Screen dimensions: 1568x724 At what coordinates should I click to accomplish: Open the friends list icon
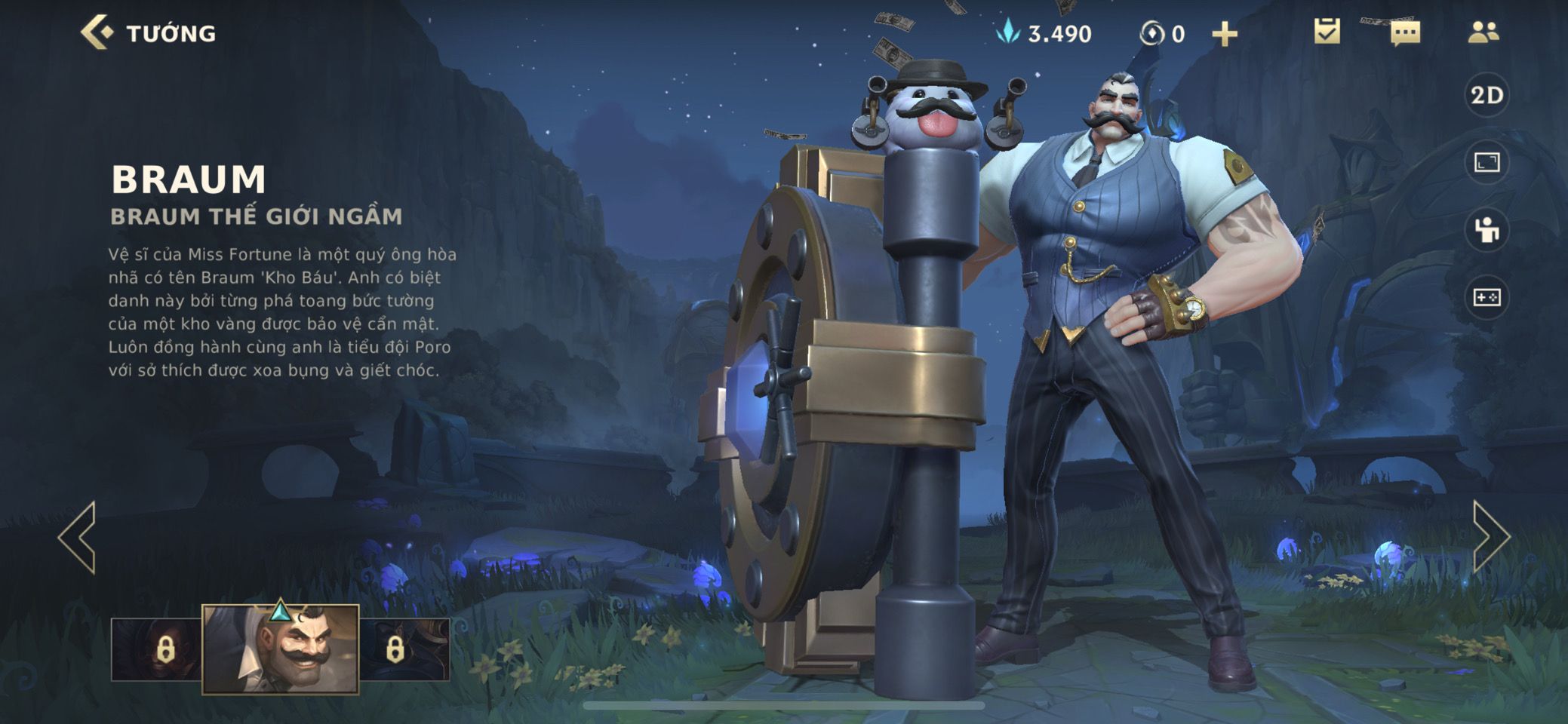(1483, 32)
